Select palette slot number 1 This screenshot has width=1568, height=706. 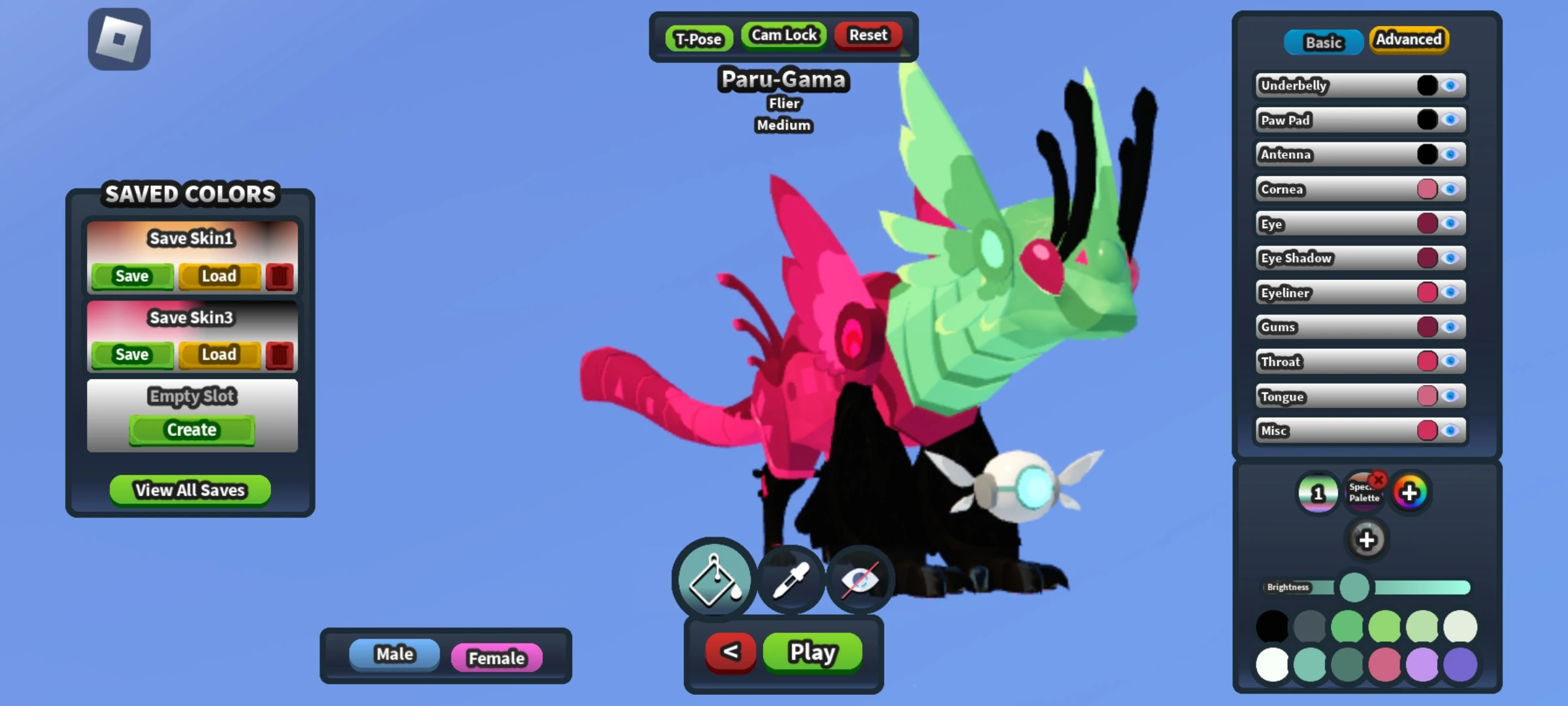[1318, 493]
